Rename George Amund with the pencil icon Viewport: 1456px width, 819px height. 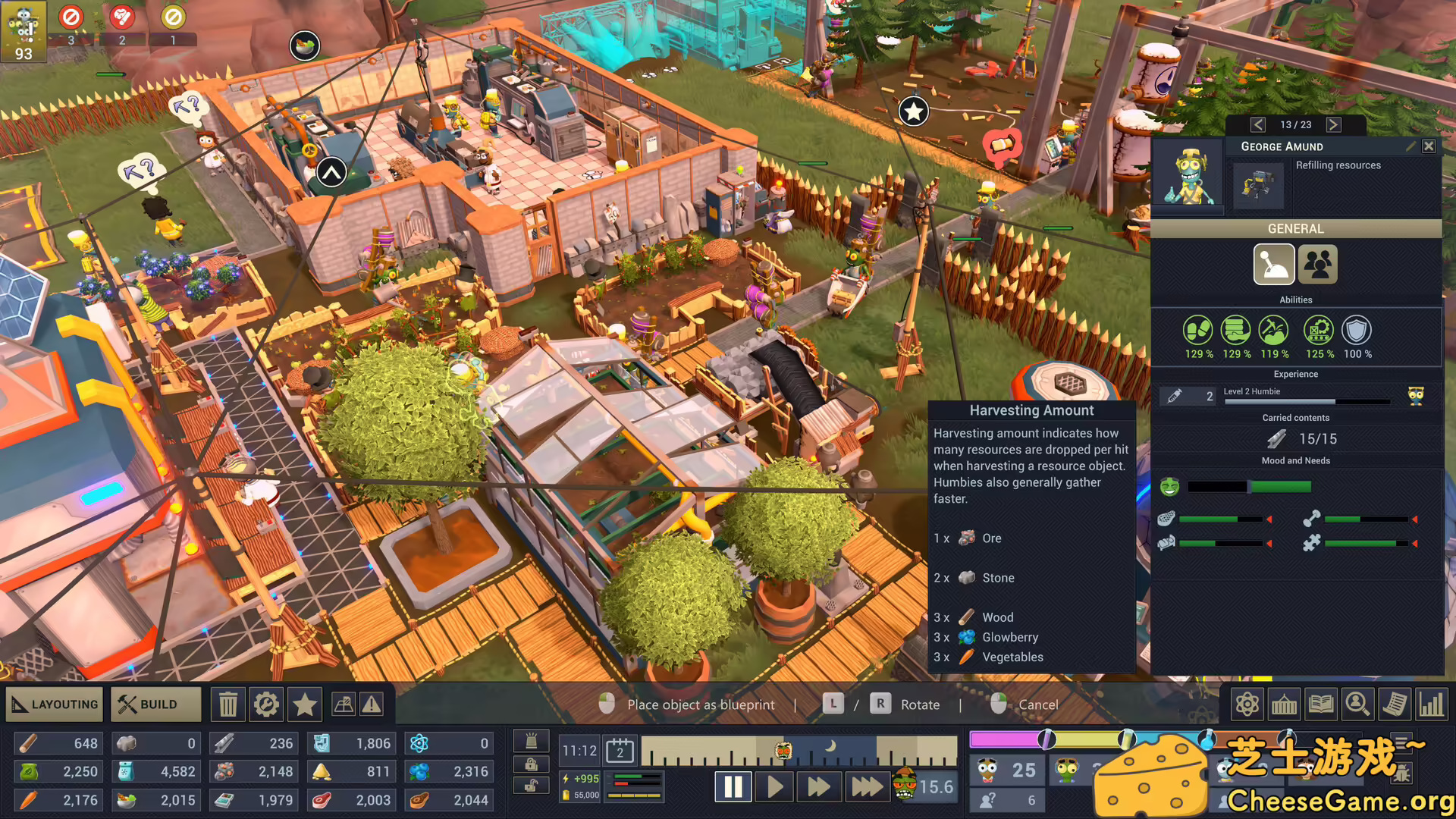click(1410, 146)
